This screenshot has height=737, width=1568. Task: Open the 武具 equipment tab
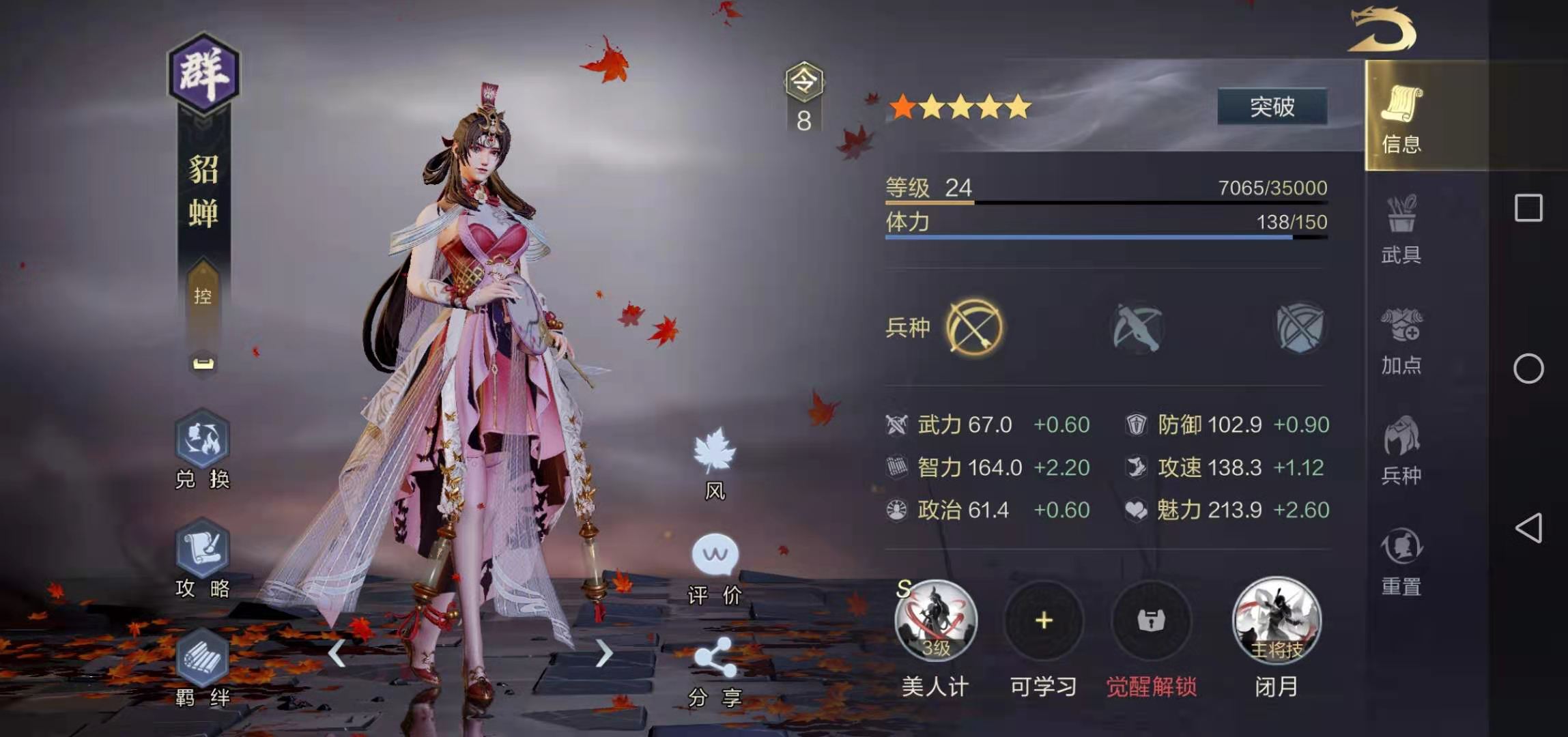1401,229
